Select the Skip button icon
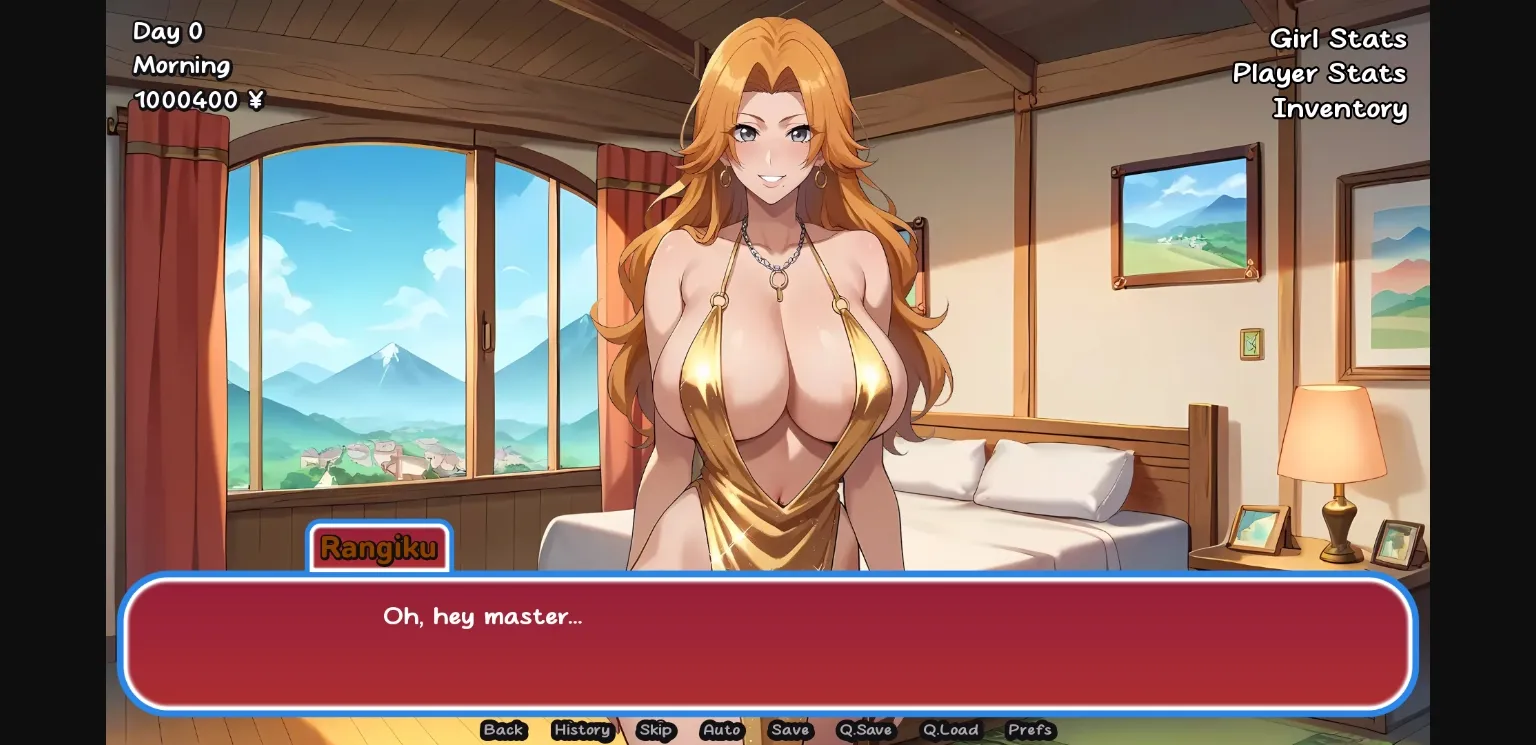 click(x=656, y=731)
